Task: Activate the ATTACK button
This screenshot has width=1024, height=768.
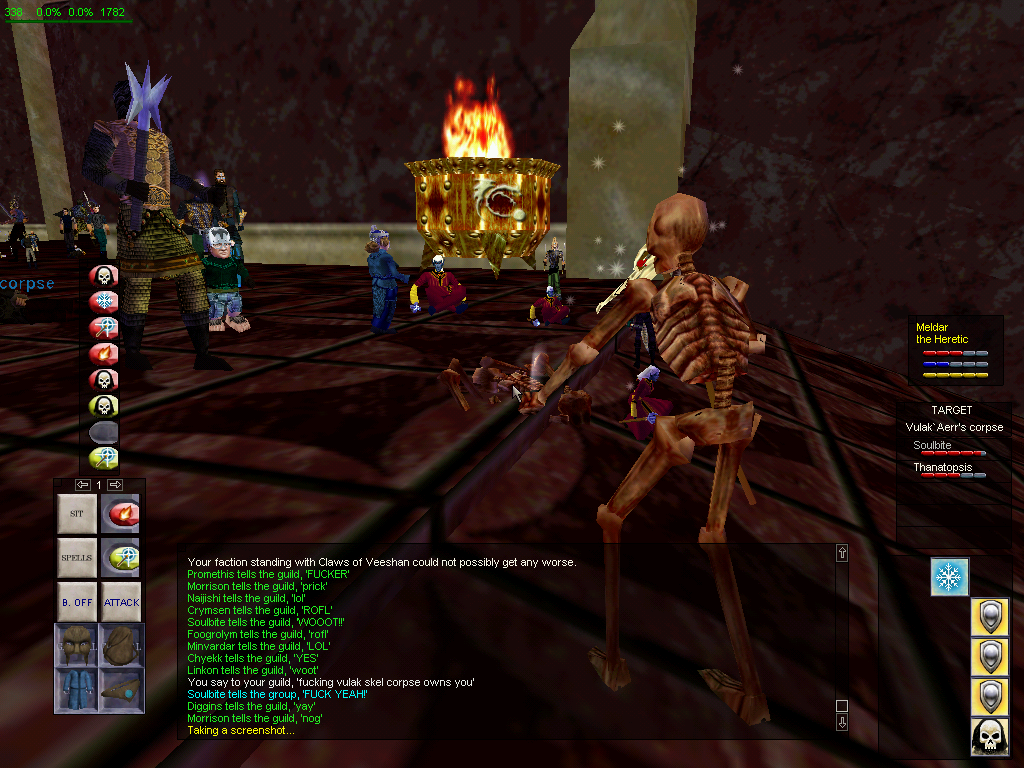Action: (x=121, y=602)
